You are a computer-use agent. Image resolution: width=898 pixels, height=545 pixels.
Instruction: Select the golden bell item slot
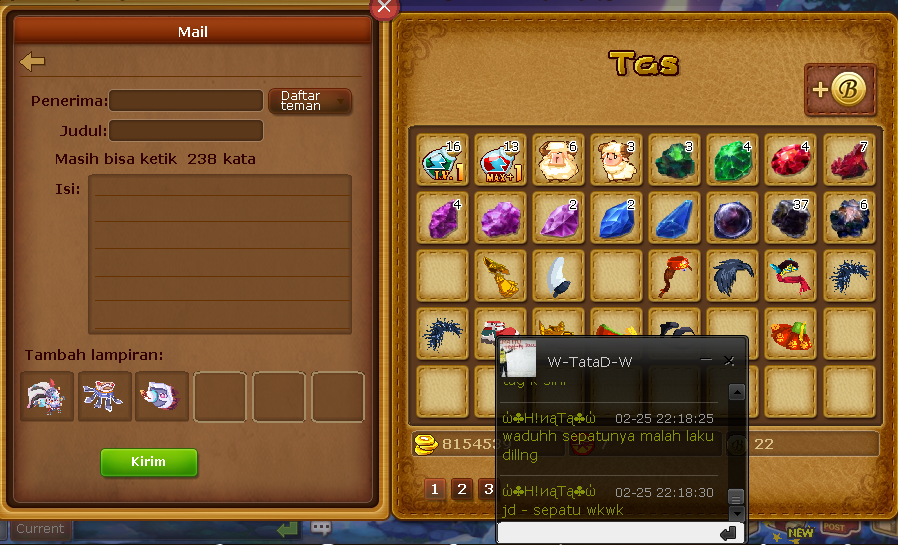[x=500, y=276]
